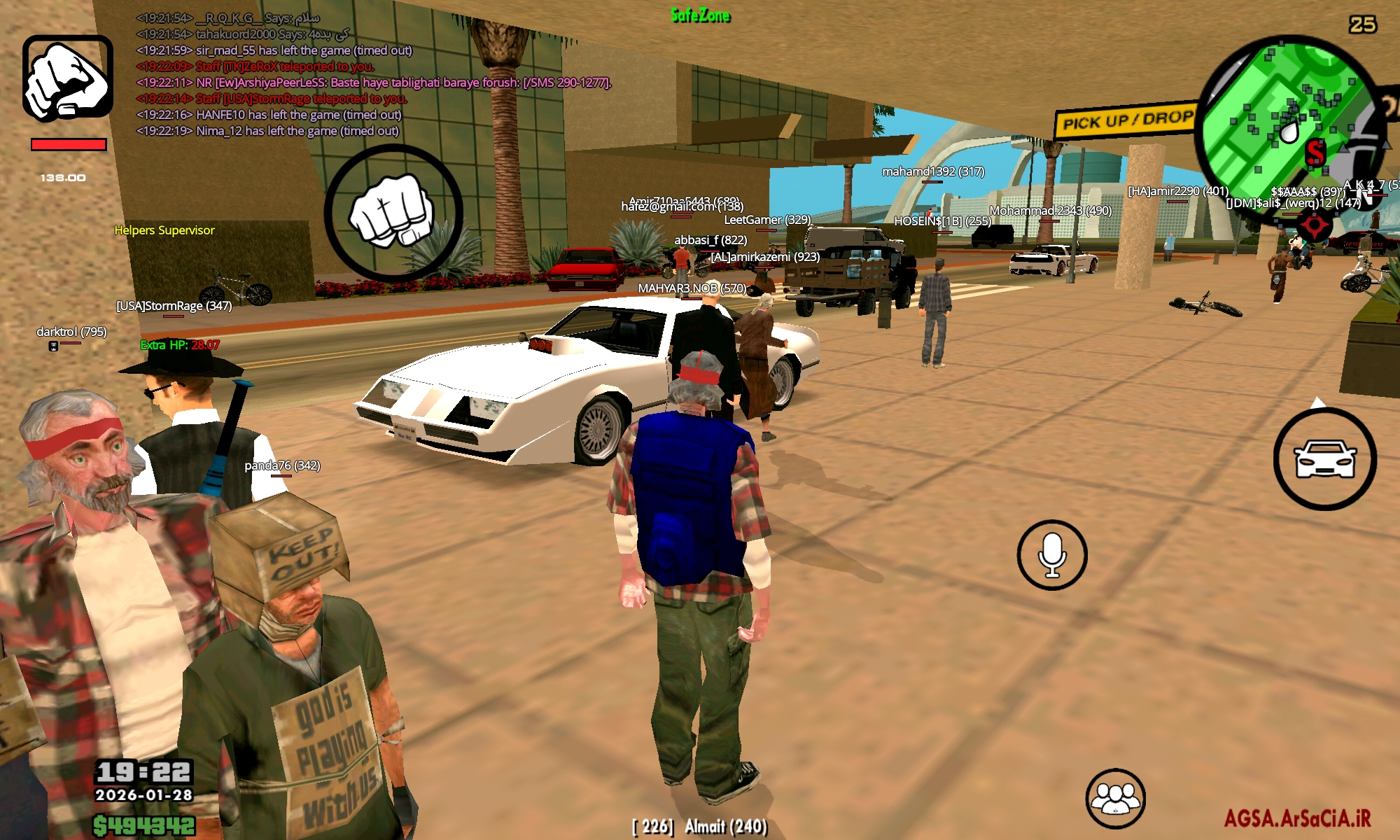Tap the car enter-vehicle button
The image size is (1400, 840).
1324,459
